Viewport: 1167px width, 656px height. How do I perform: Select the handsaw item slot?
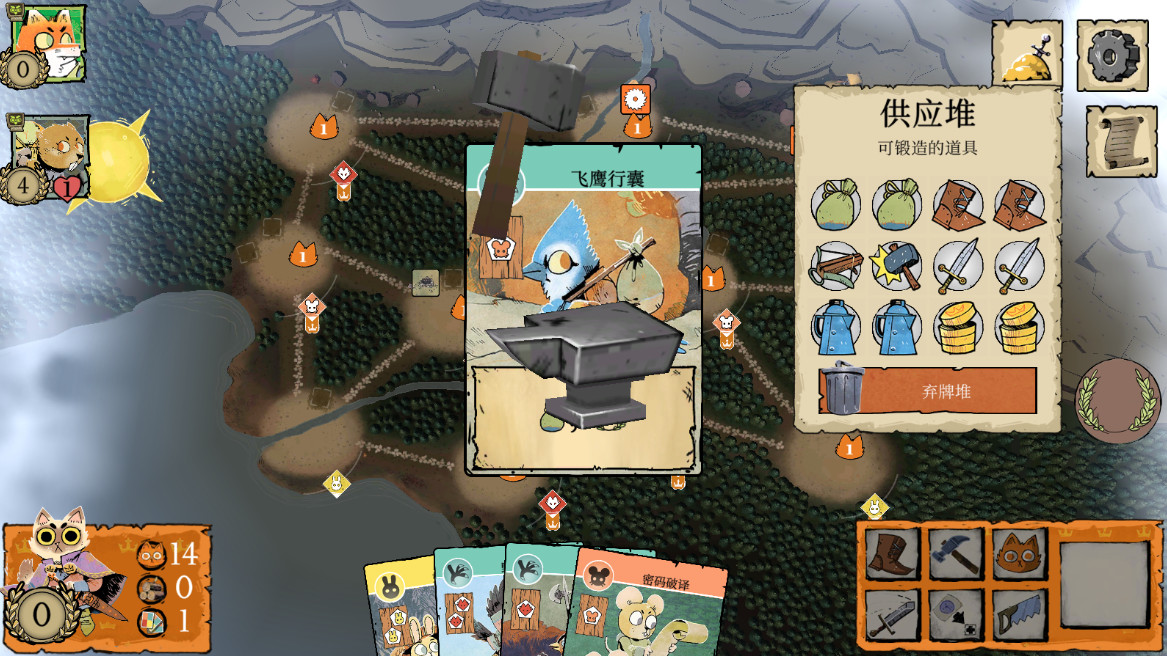point(1019,613)
